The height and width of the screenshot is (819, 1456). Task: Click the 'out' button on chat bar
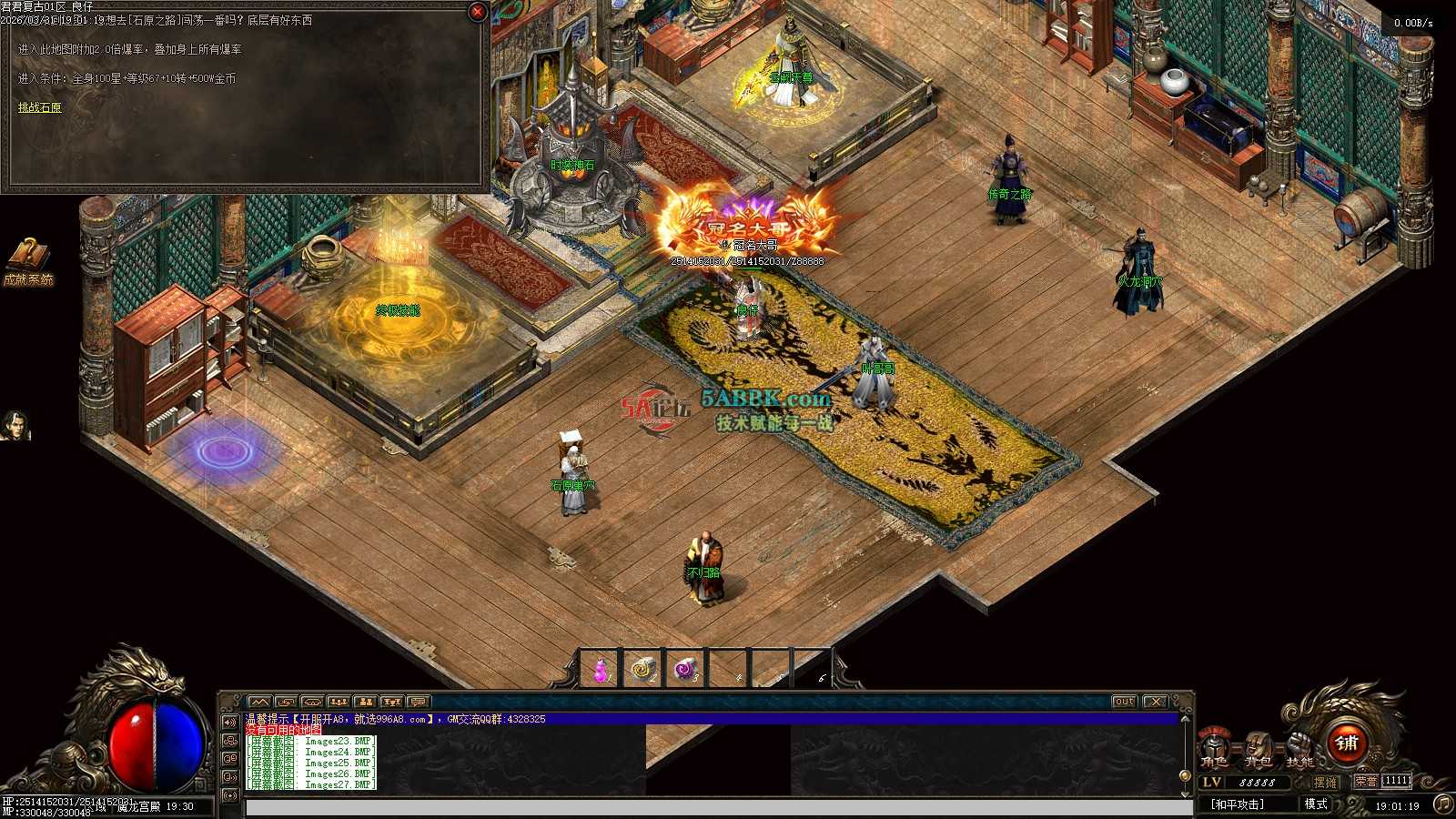pos(1125,702)
